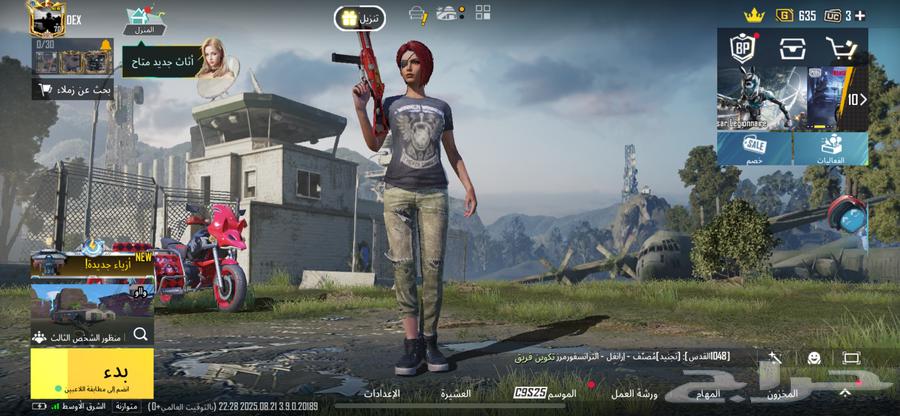Open the BP shield icon

pos(743,47)
